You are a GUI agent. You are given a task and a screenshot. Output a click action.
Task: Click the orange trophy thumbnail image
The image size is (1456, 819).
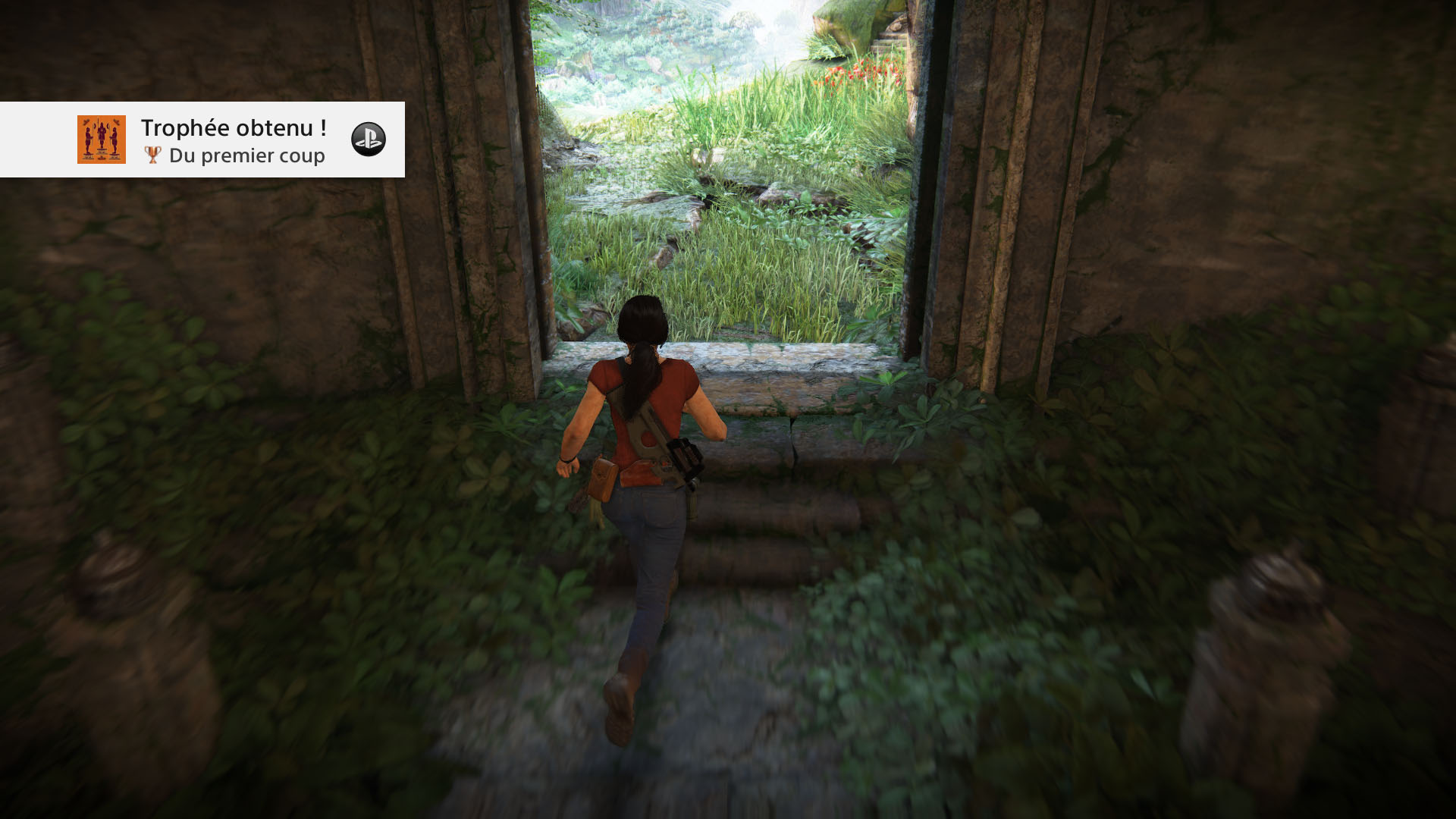point(102,140)
